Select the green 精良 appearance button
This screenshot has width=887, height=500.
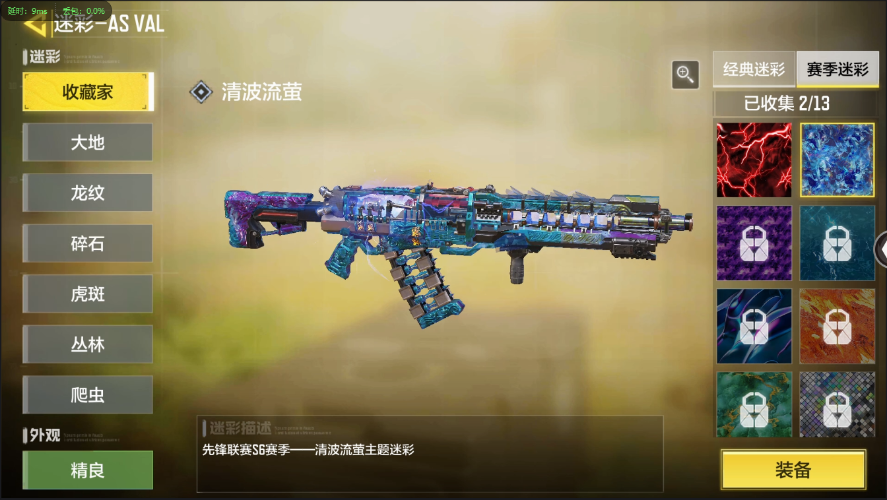(88, 470)
